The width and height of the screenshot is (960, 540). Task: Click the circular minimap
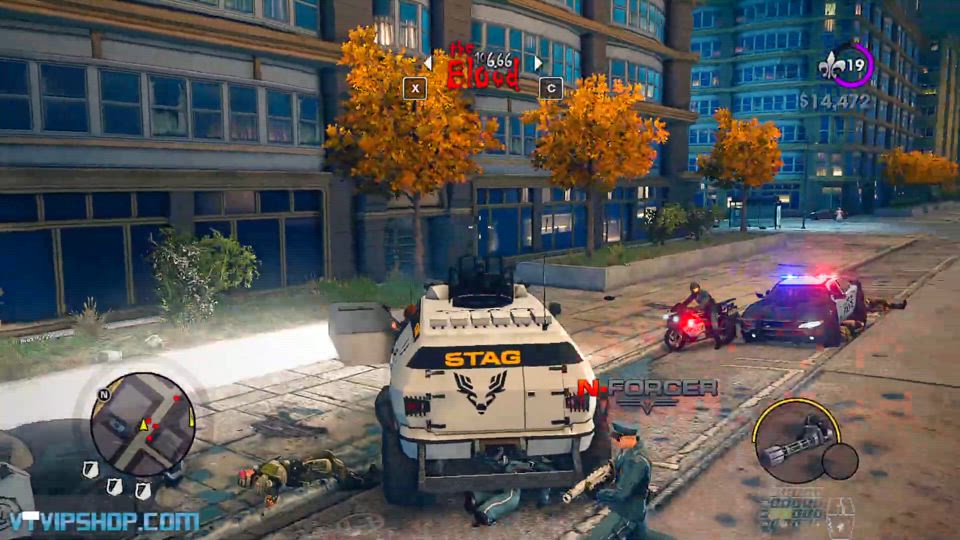click(x=142, y=424)
